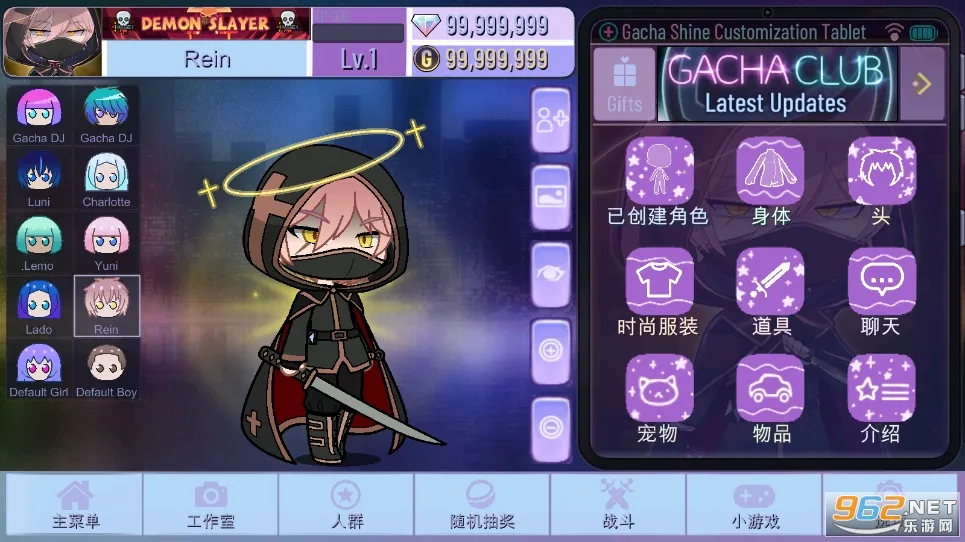Open the 聊天 chat menu
This screenshot has width=965, height=542.
881,290
